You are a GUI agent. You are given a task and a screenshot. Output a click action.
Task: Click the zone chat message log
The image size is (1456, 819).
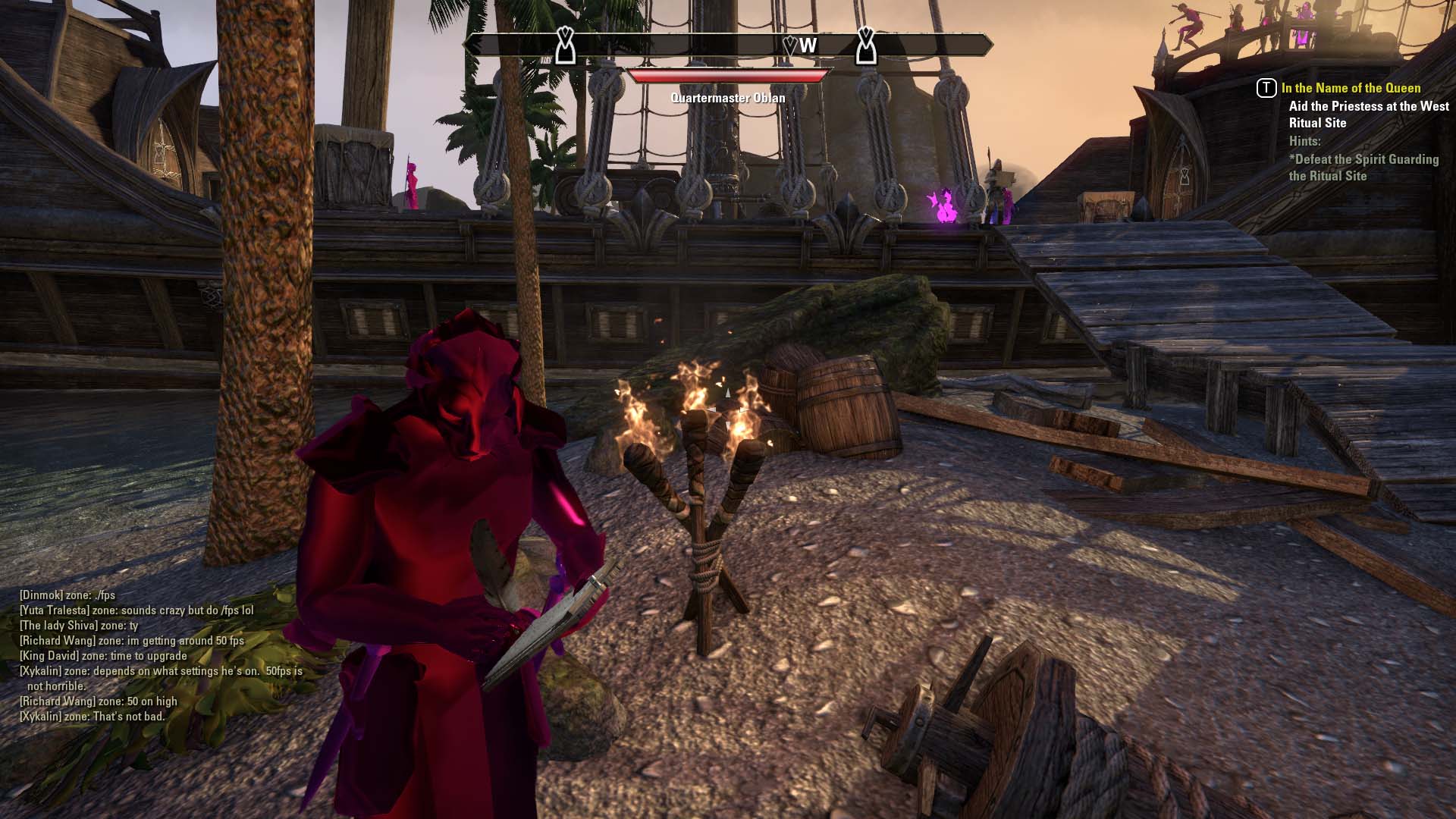point(161,655)
